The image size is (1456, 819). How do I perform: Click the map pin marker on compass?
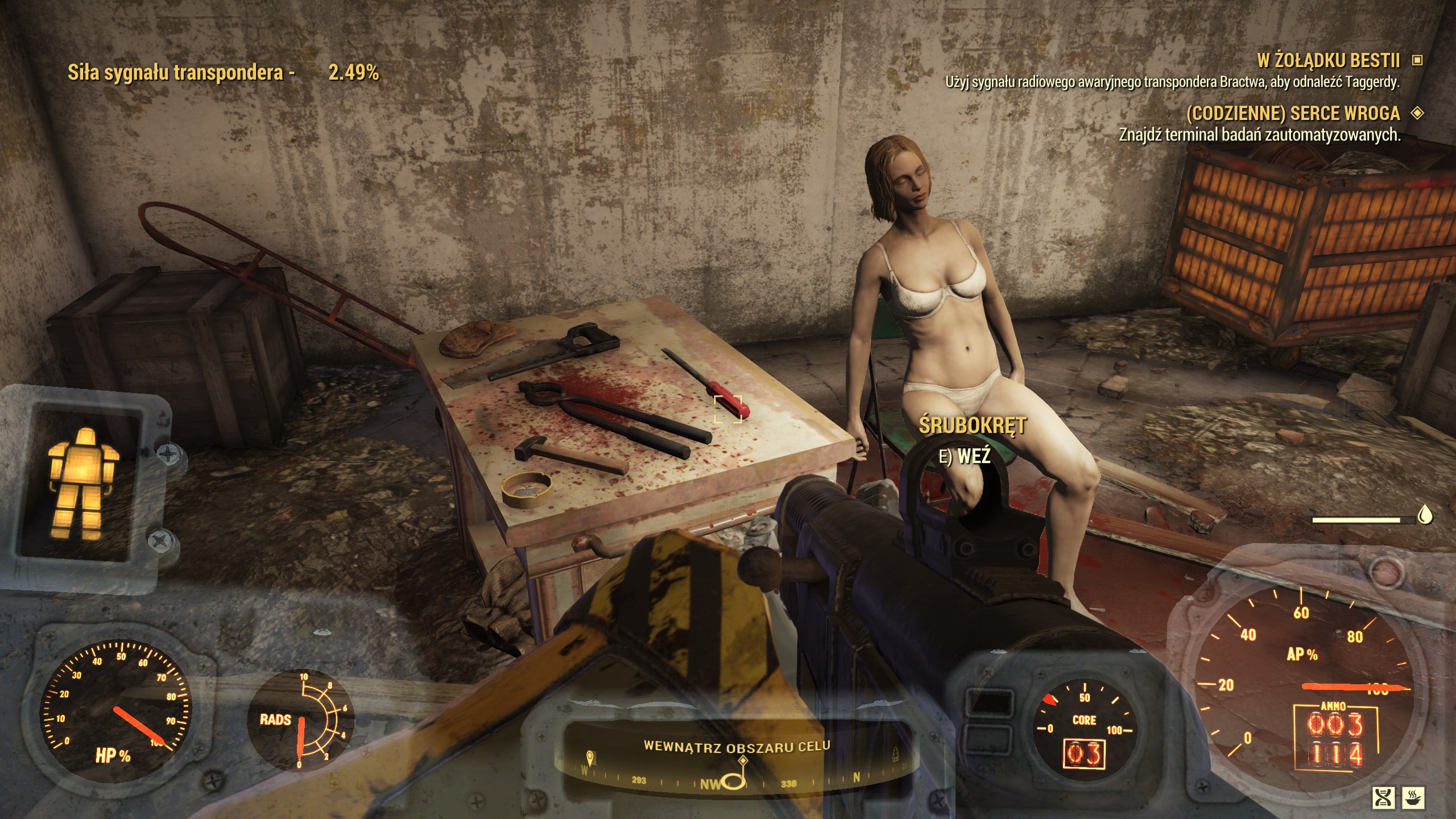pos(590,758)
